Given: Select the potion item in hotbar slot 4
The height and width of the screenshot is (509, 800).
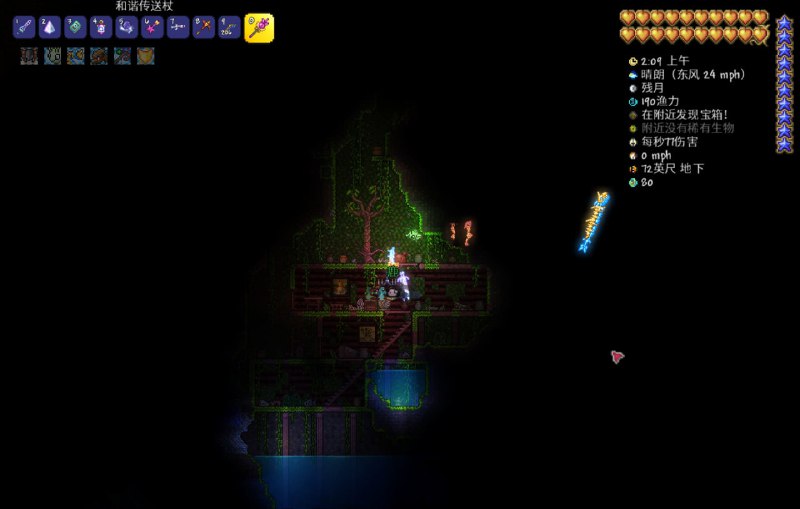Looking at the screenshot, I should pos(101,27).
